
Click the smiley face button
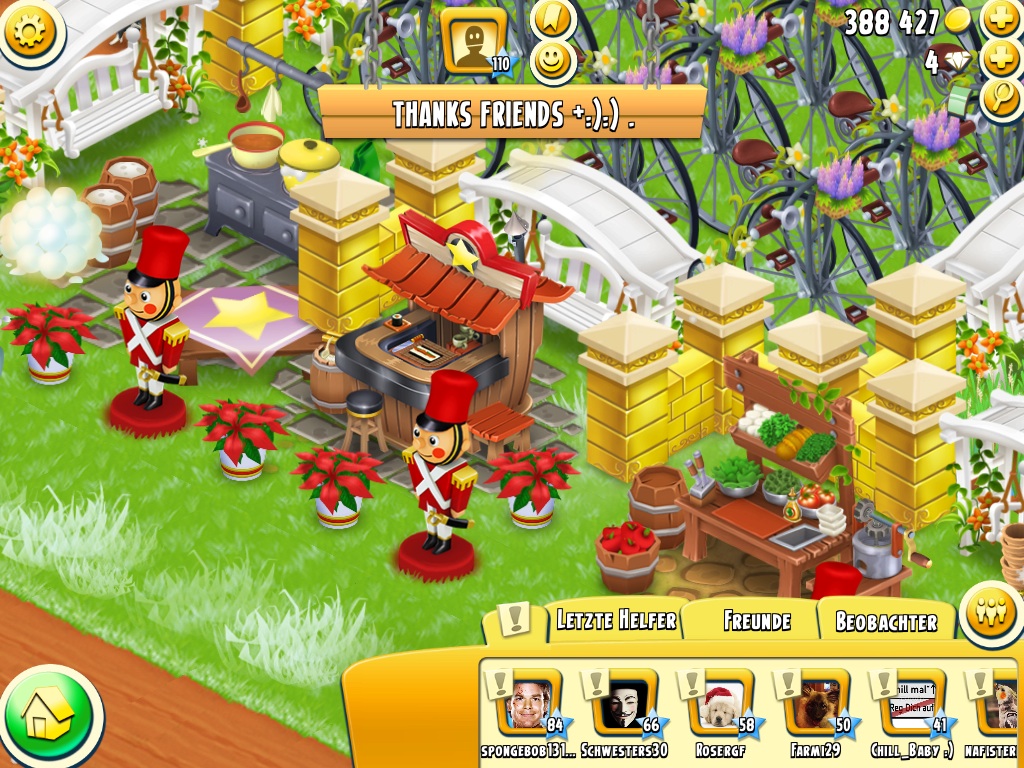point(550,62)
